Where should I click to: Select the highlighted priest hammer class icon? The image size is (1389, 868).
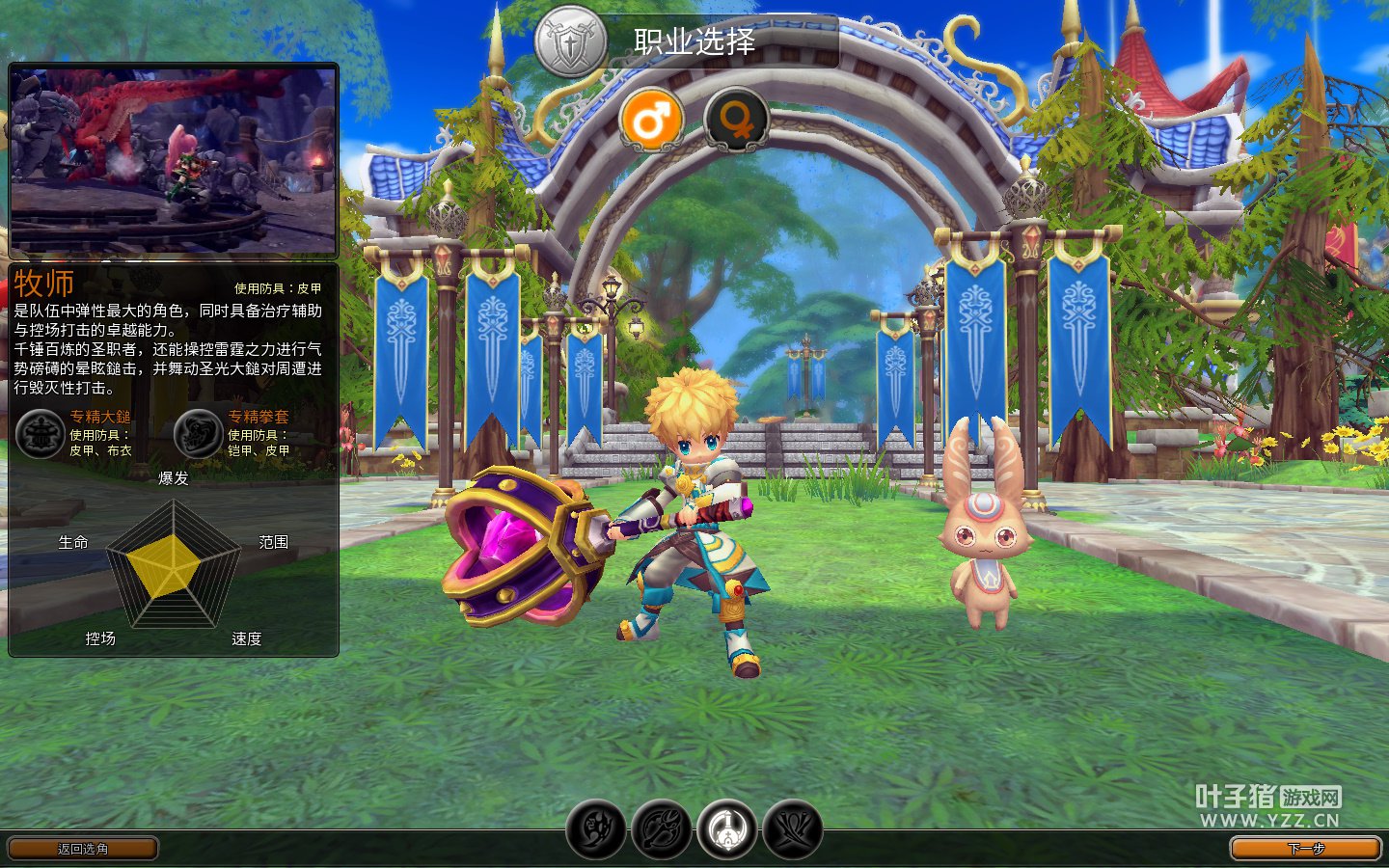727,828
